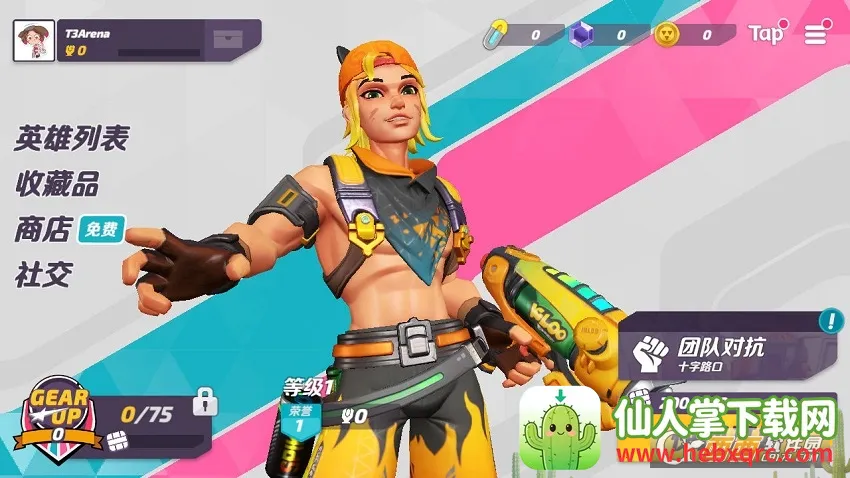Select the blue capsule currency icon
The height and width of the screenshot is (478, 850).
tap(496, 35)
